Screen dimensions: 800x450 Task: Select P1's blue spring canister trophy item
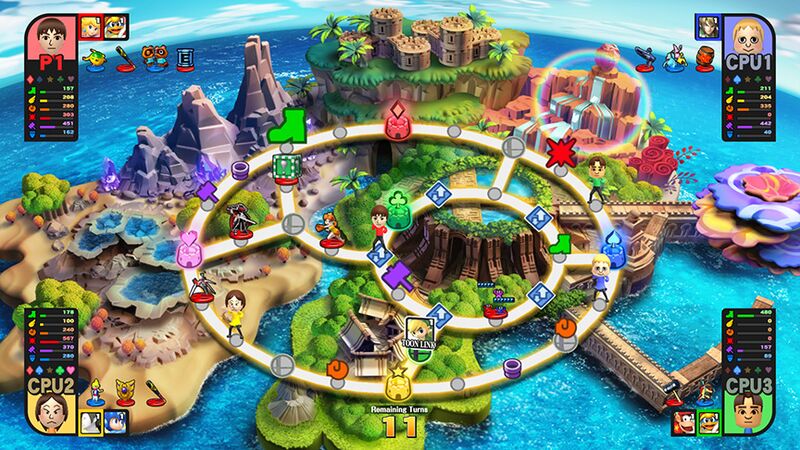186,60
